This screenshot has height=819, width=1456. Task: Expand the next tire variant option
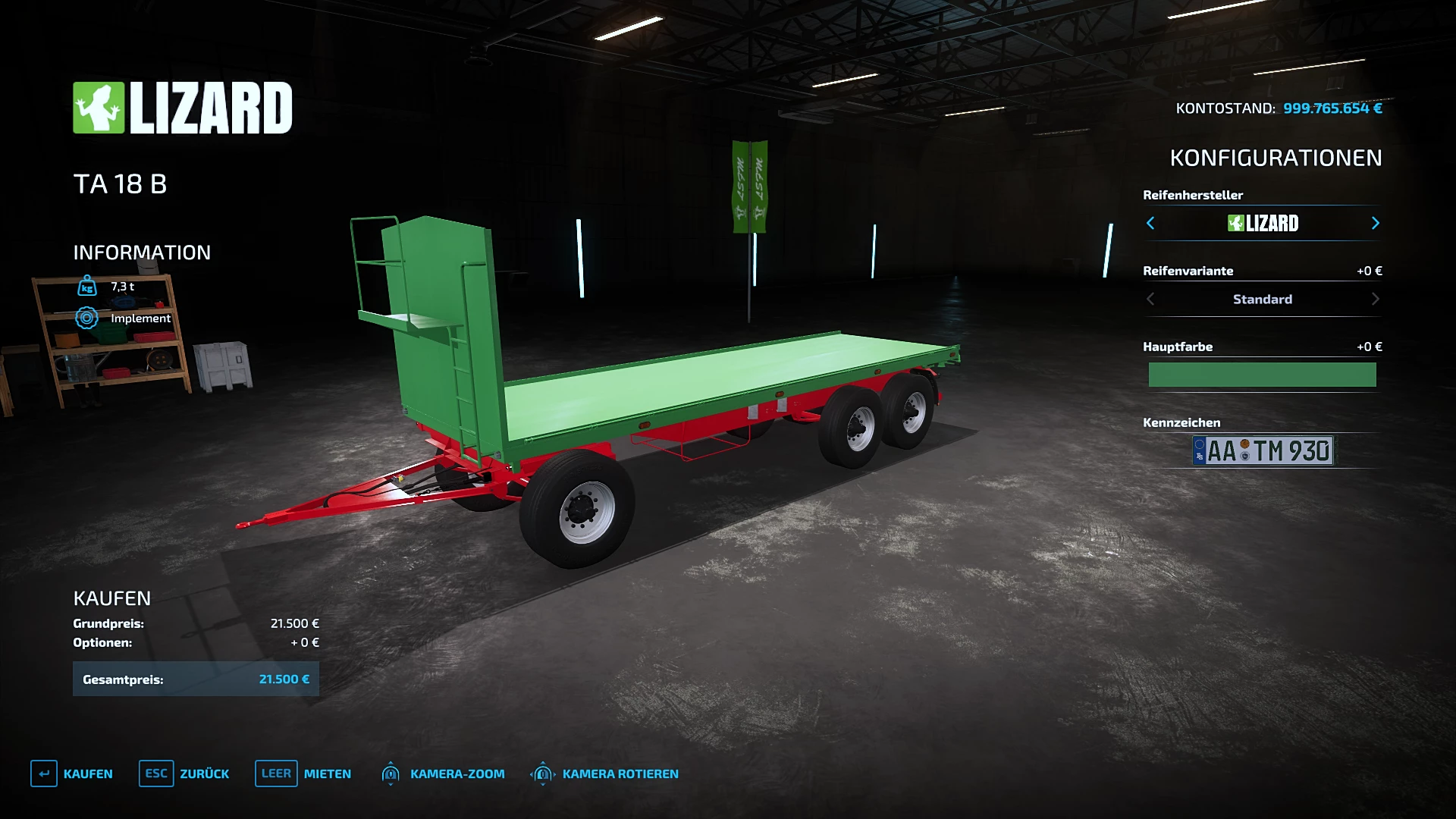[x=1375, y=299]
